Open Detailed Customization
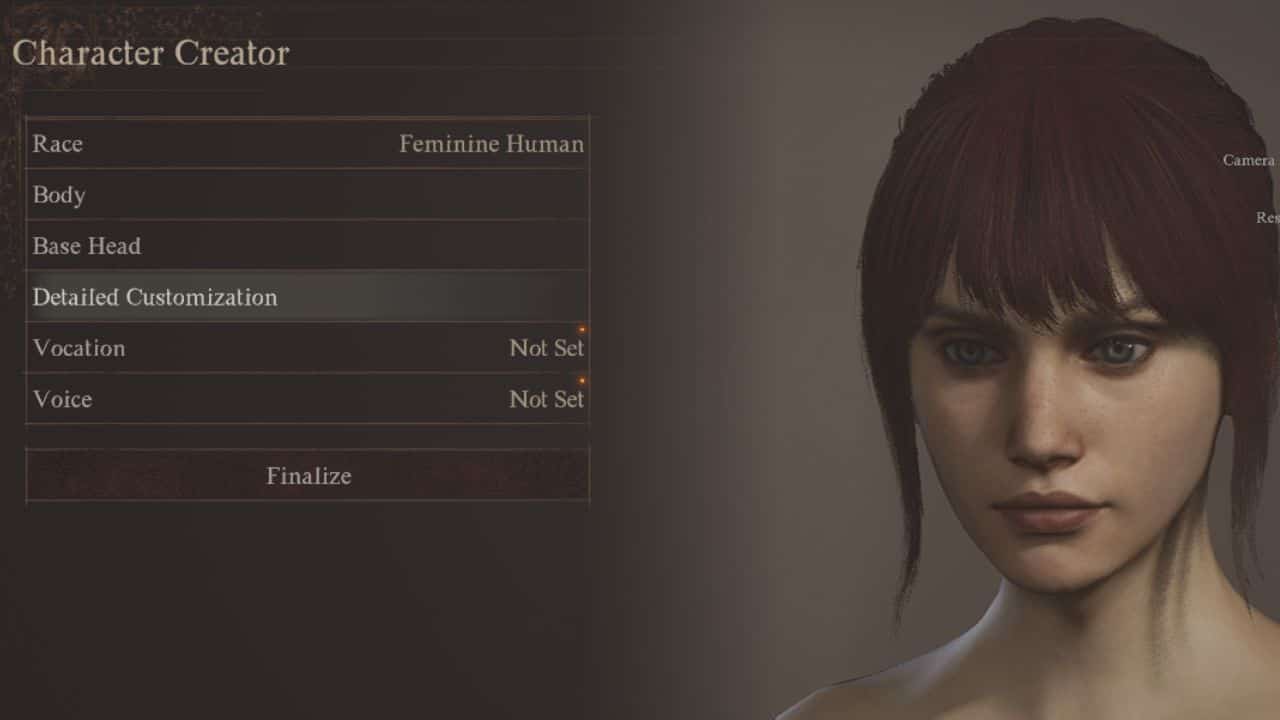The image size is (1280, 720). click(x=307, y=297)
